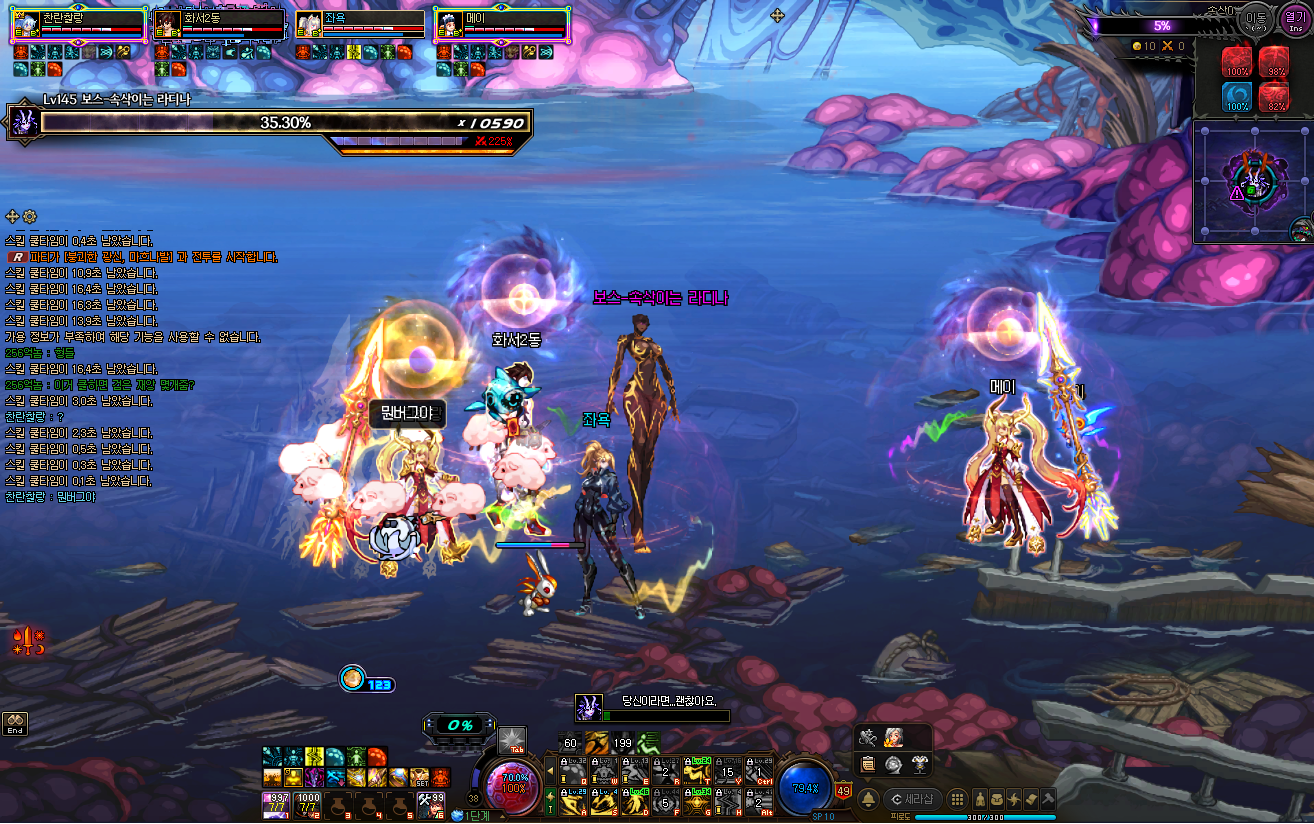Select party member 메이's frame
The width and height of the screenshot is (1314, 824).
[502, 25]
